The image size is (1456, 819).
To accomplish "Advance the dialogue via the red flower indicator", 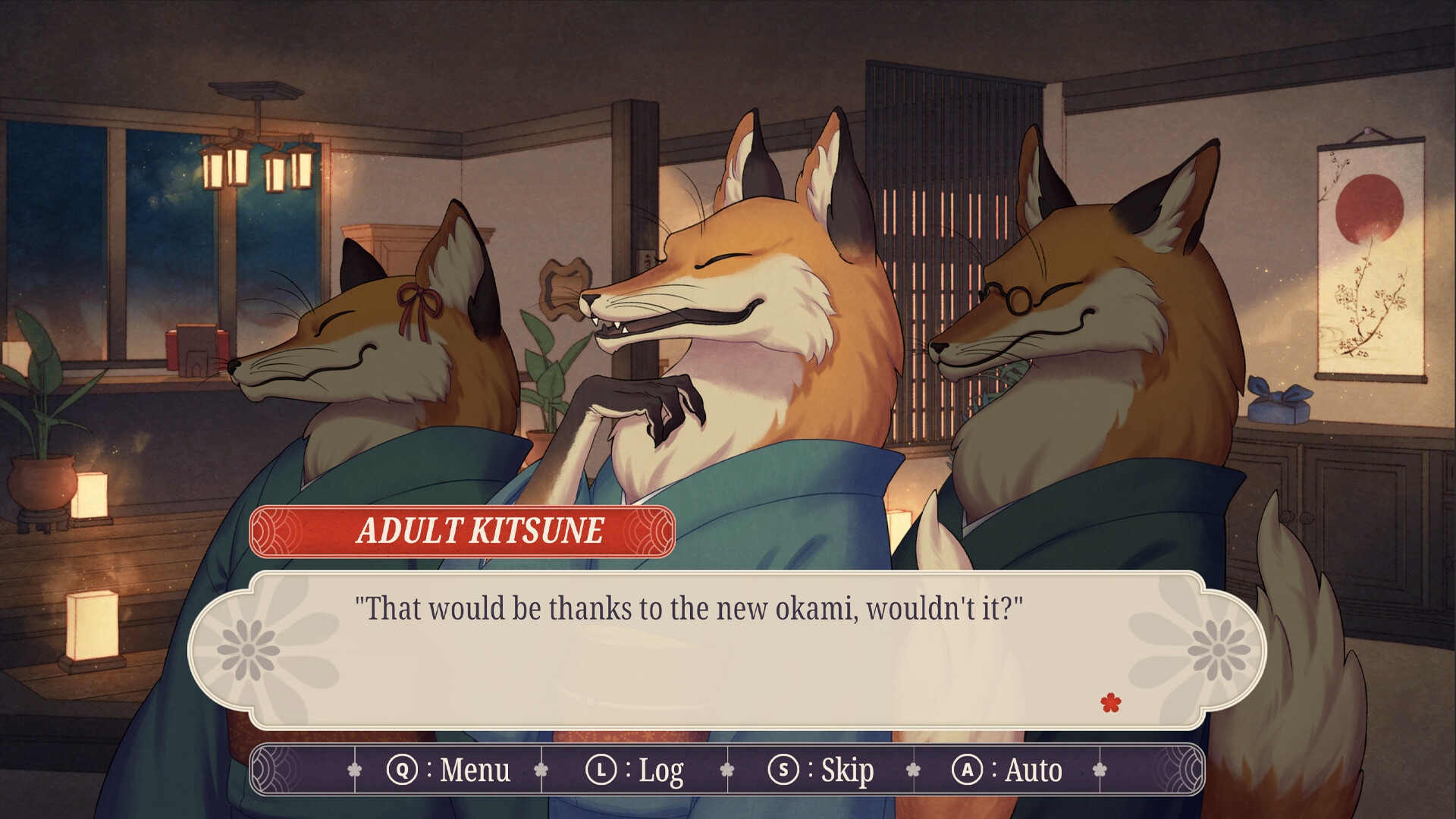I will [1110, 703].
